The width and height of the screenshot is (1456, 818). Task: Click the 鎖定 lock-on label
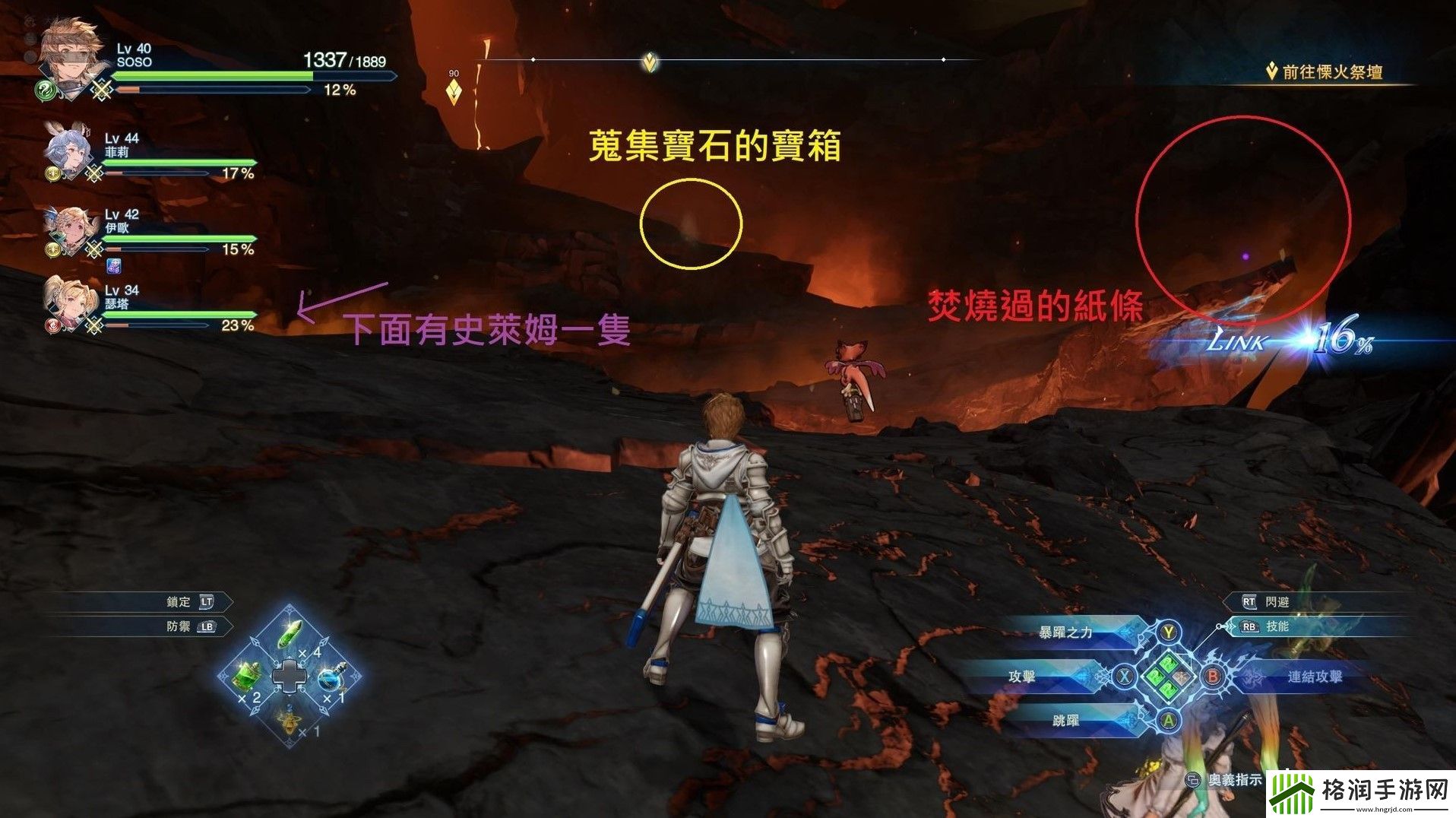tap(179, 601)
